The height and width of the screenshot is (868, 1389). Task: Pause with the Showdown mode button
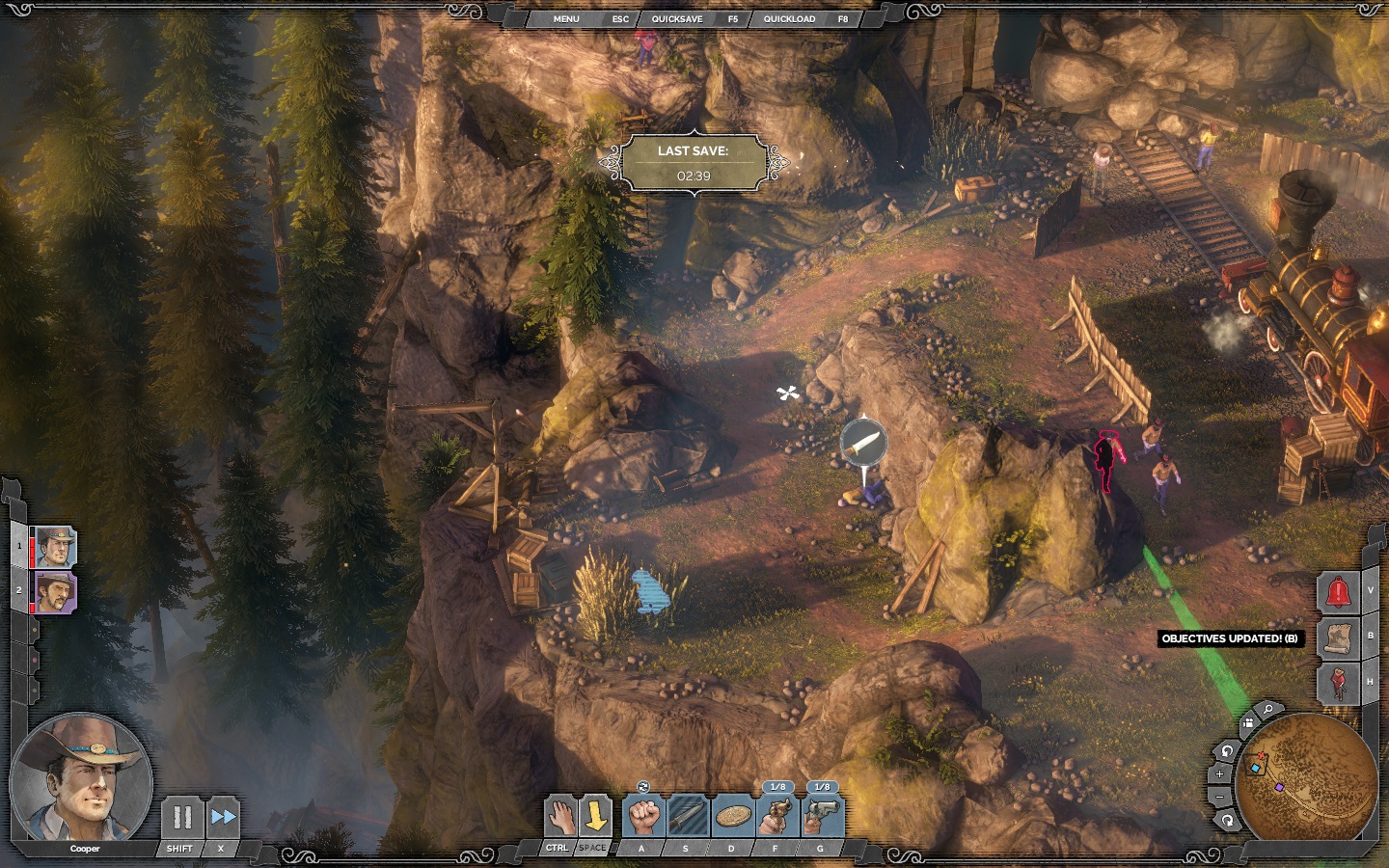(181, 818)
